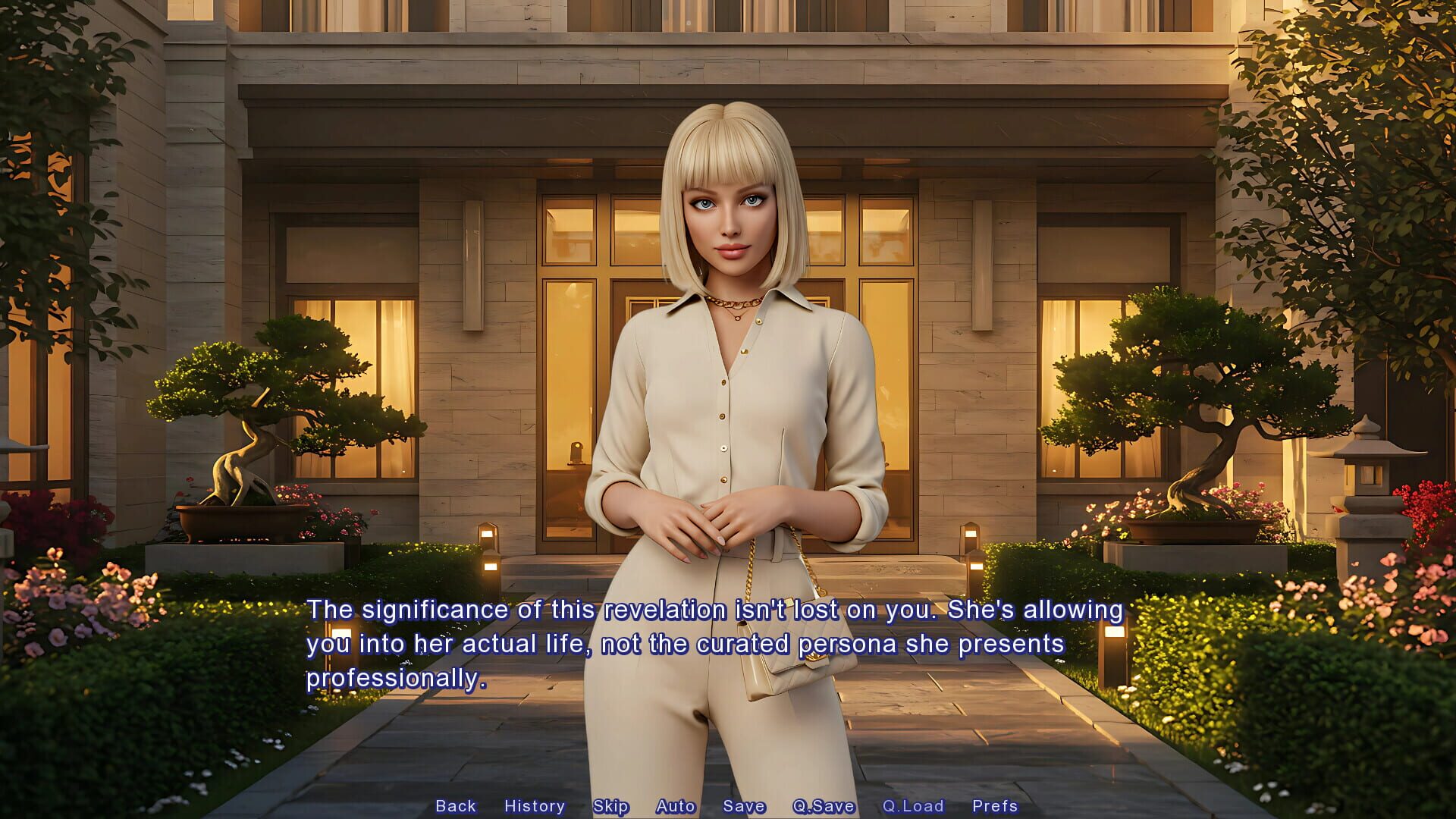Select Skip to fast-forward seen text
This screenshot has height=819, width=1456.
[613, 806]
